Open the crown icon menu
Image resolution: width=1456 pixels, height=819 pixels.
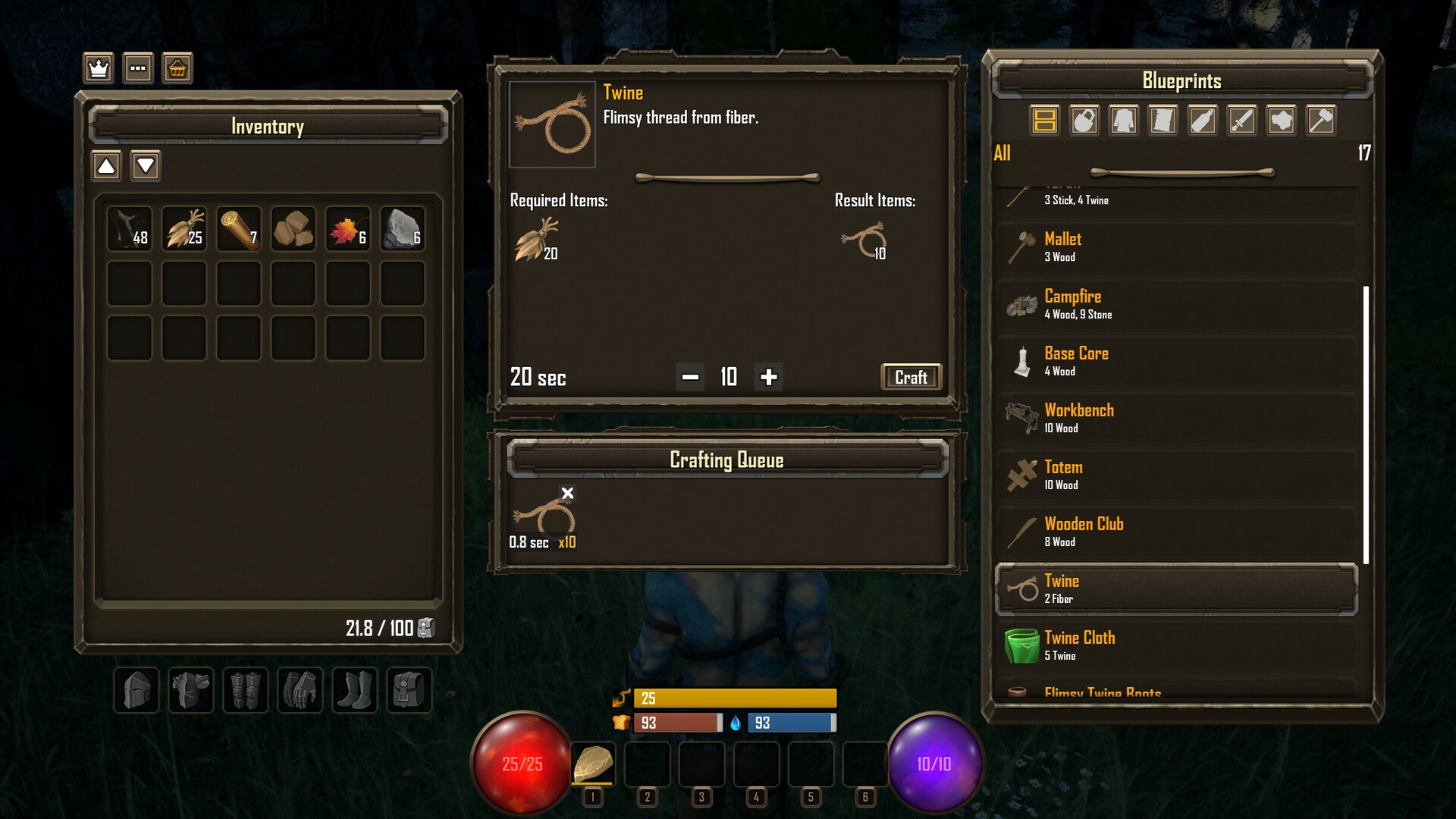(99, 68)
